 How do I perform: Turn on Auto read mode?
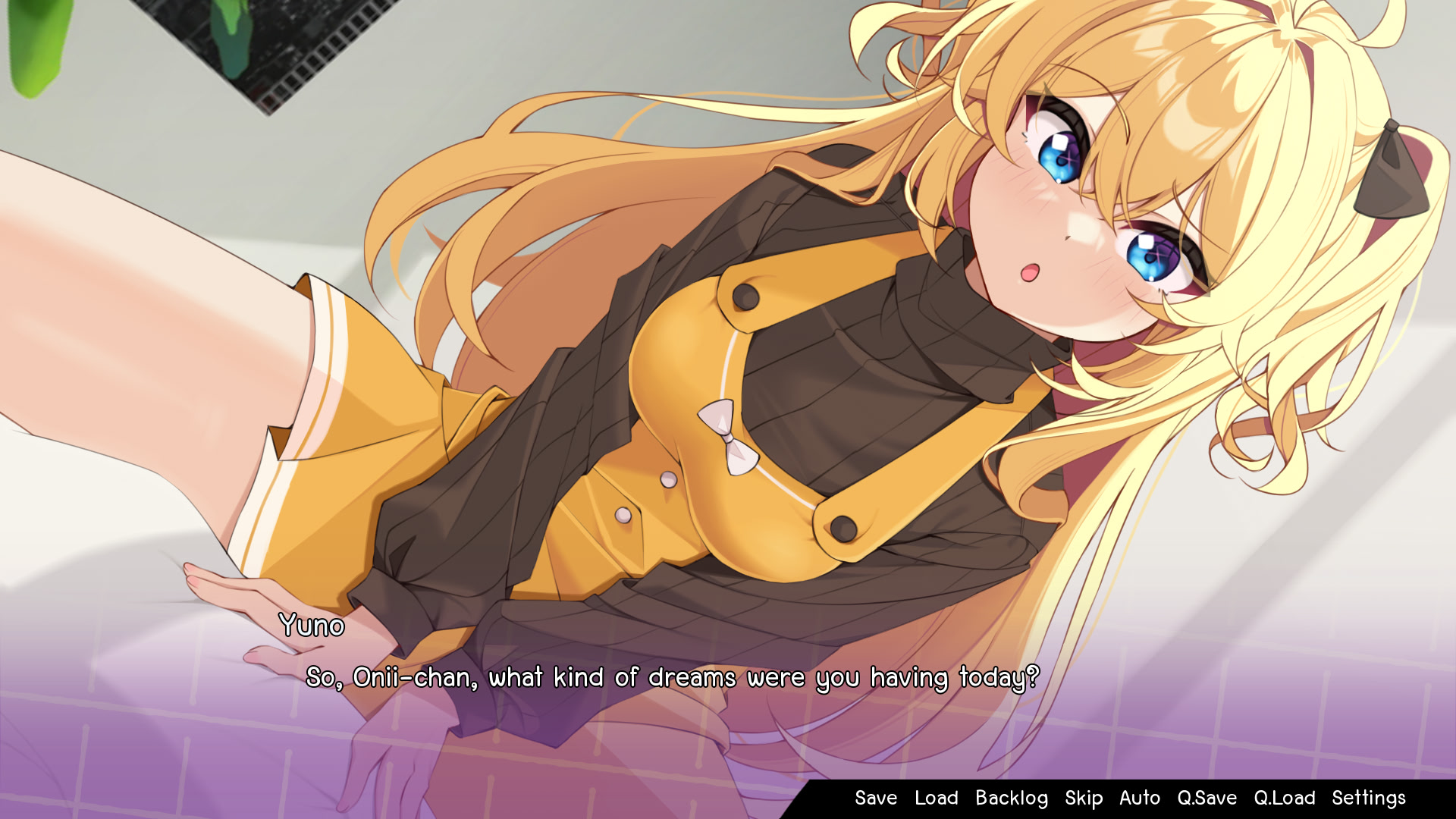tap(1140, 798)
